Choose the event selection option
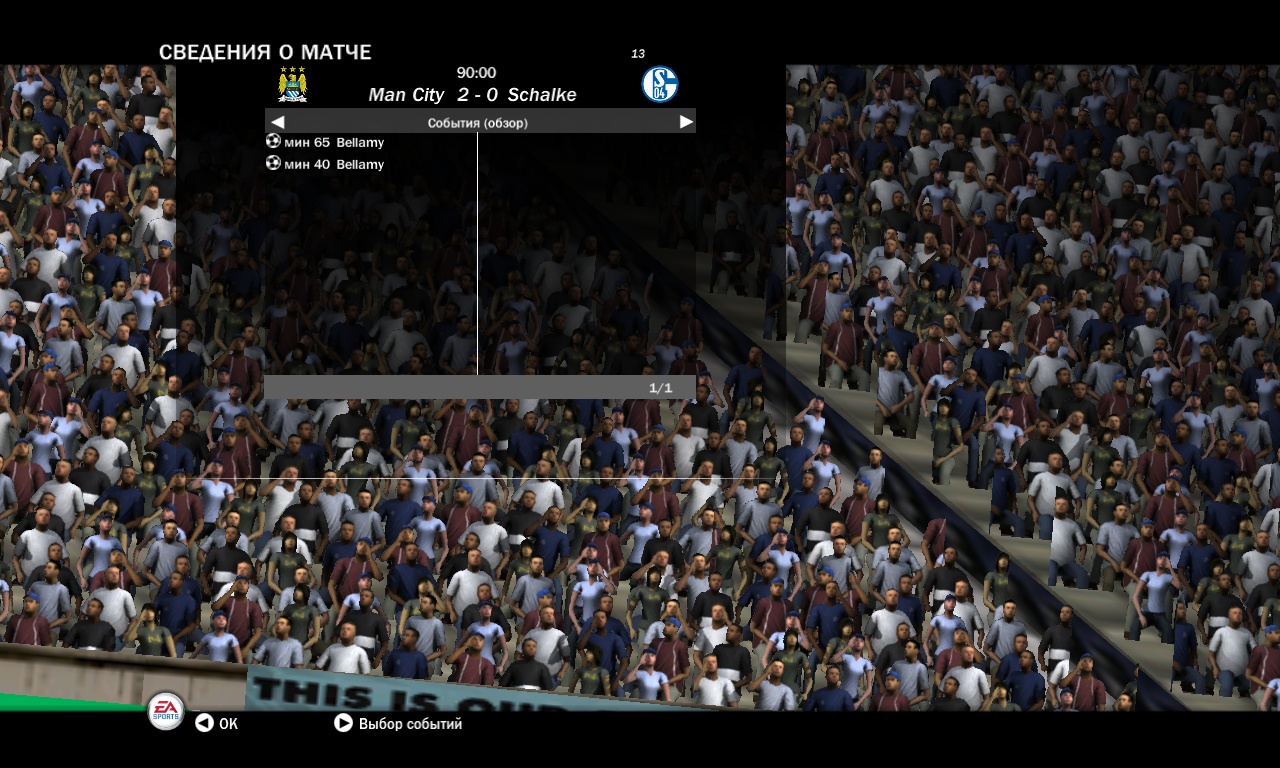Image resolution: width=1280 pixels, height=768 pixels. (x=398, y=723)
